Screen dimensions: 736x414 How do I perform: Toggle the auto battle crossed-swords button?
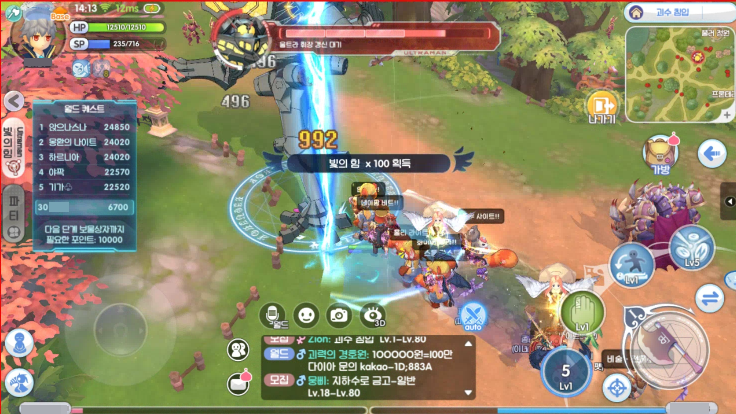coord(473,315)
